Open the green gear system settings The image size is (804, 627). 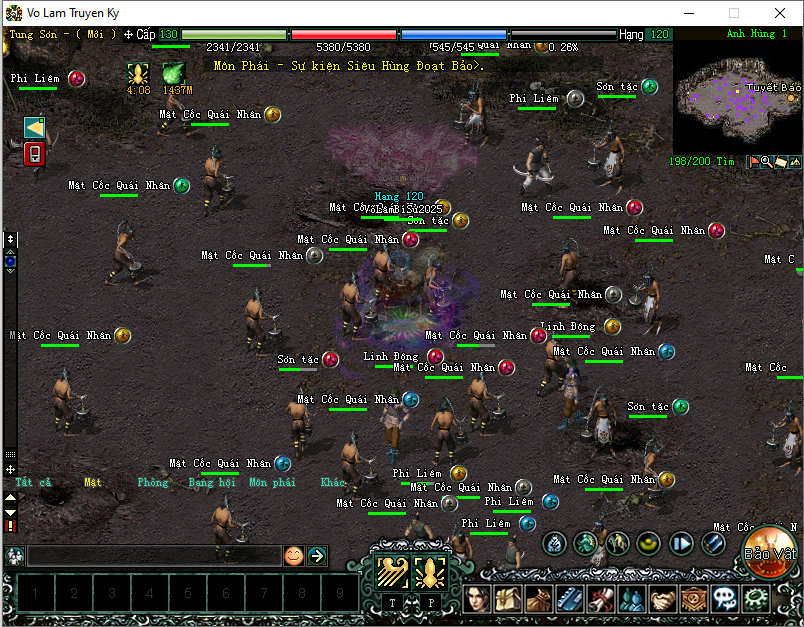[757, 600]
